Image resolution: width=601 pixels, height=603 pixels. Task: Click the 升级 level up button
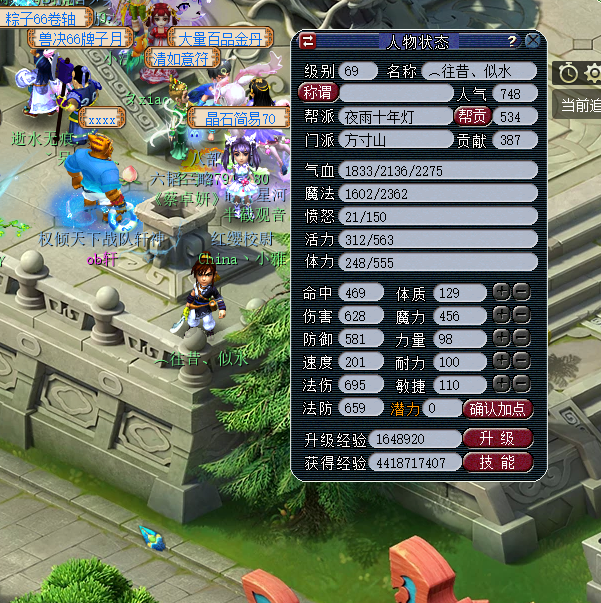(x=497, y=439)
